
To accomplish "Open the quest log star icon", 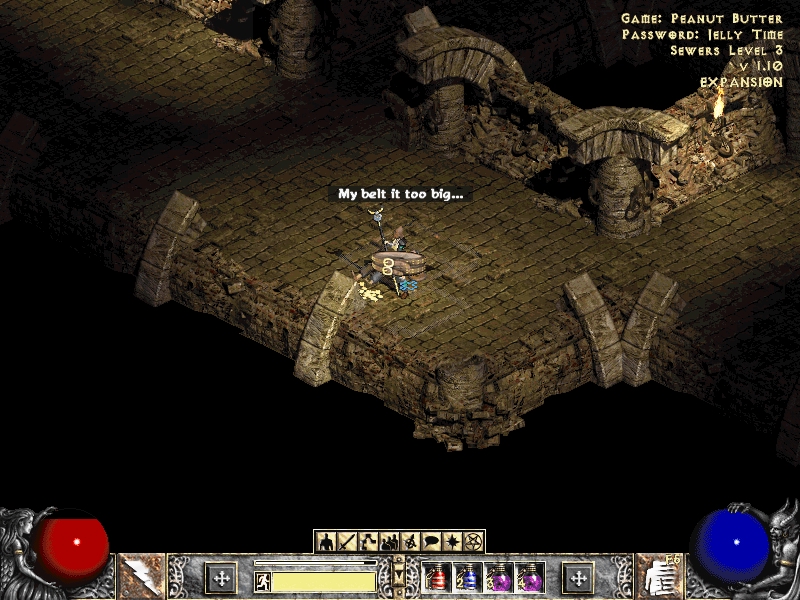I will pyautogui.click(x=452, y=542).
